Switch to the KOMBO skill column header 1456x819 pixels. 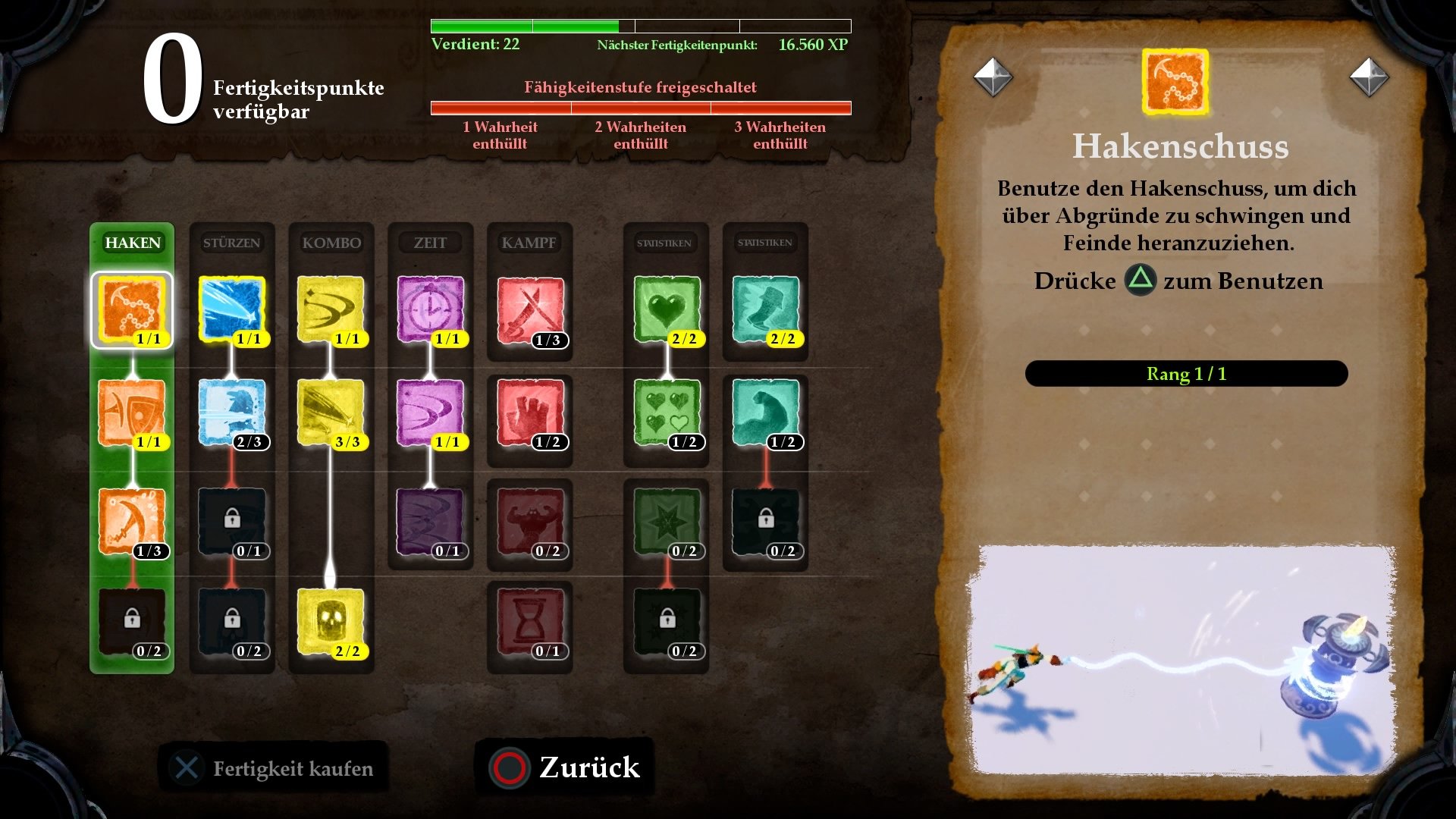pyautogui.click(x=331, y=243)
